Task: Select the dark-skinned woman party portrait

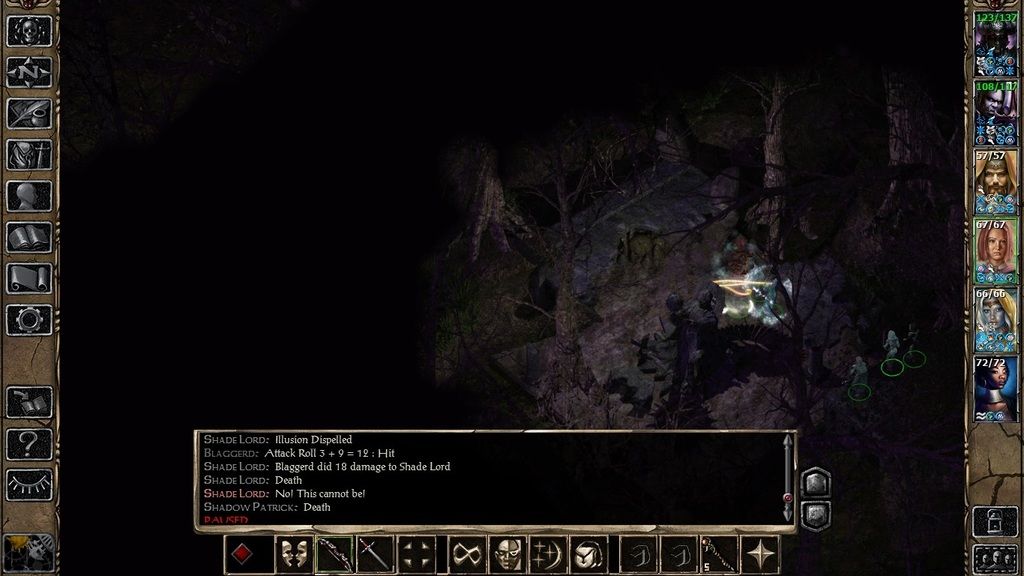Action: coord(995,388)
